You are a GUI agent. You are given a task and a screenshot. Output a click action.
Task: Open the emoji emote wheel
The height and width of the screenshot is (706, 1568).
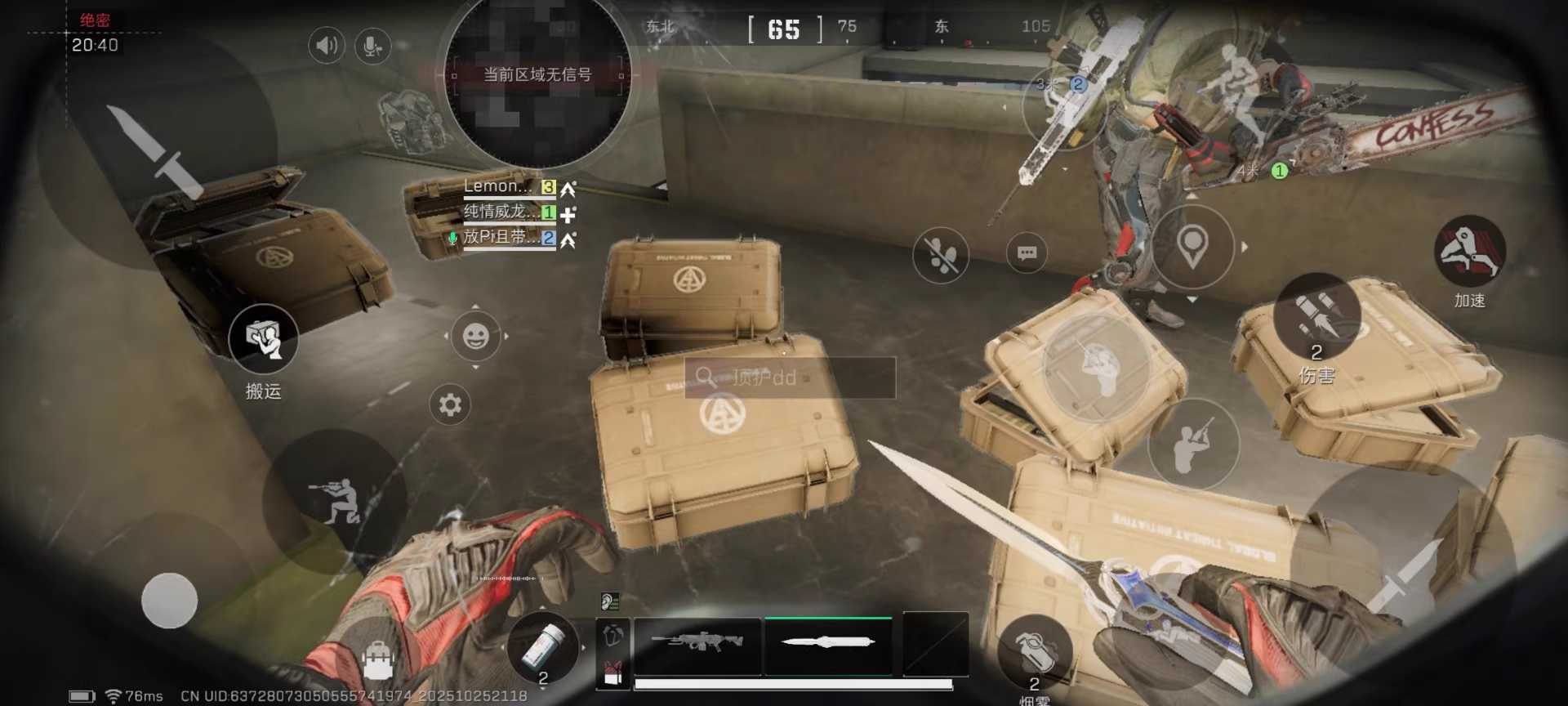(475, 336)
